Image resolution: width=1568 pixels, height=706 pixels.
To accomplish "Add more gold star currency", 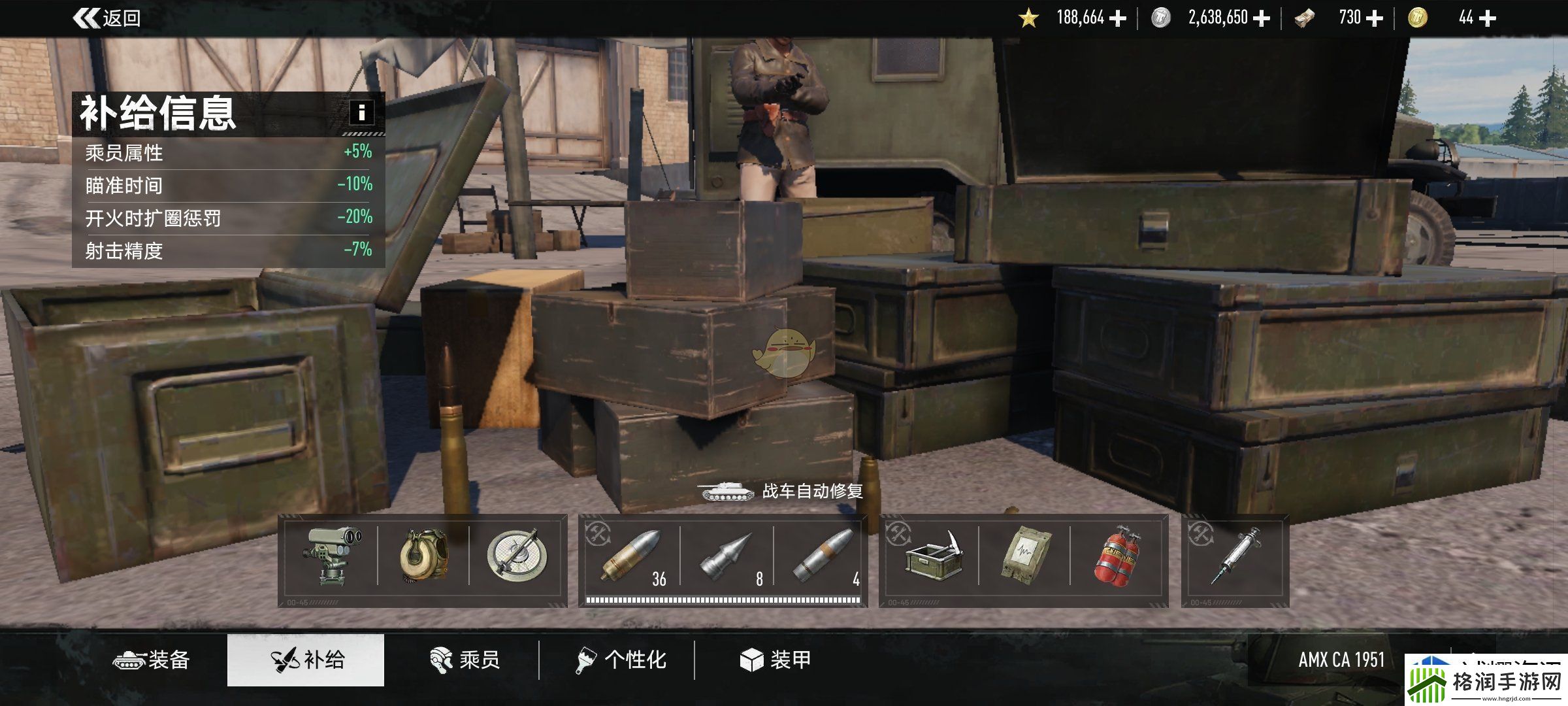I will click(x=1118, y=18).
